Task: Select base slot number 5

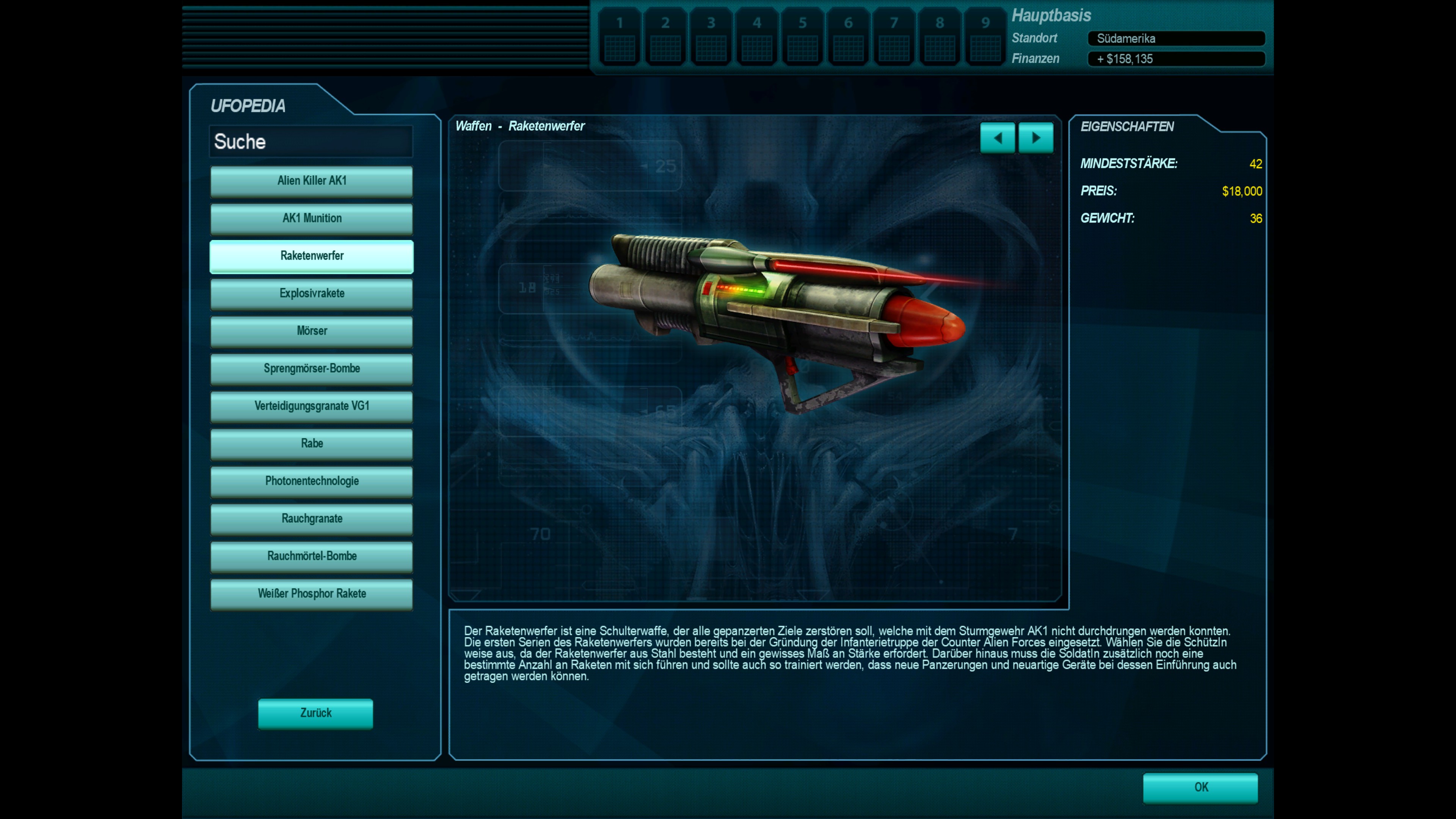Action: click(x=802, y=37)
